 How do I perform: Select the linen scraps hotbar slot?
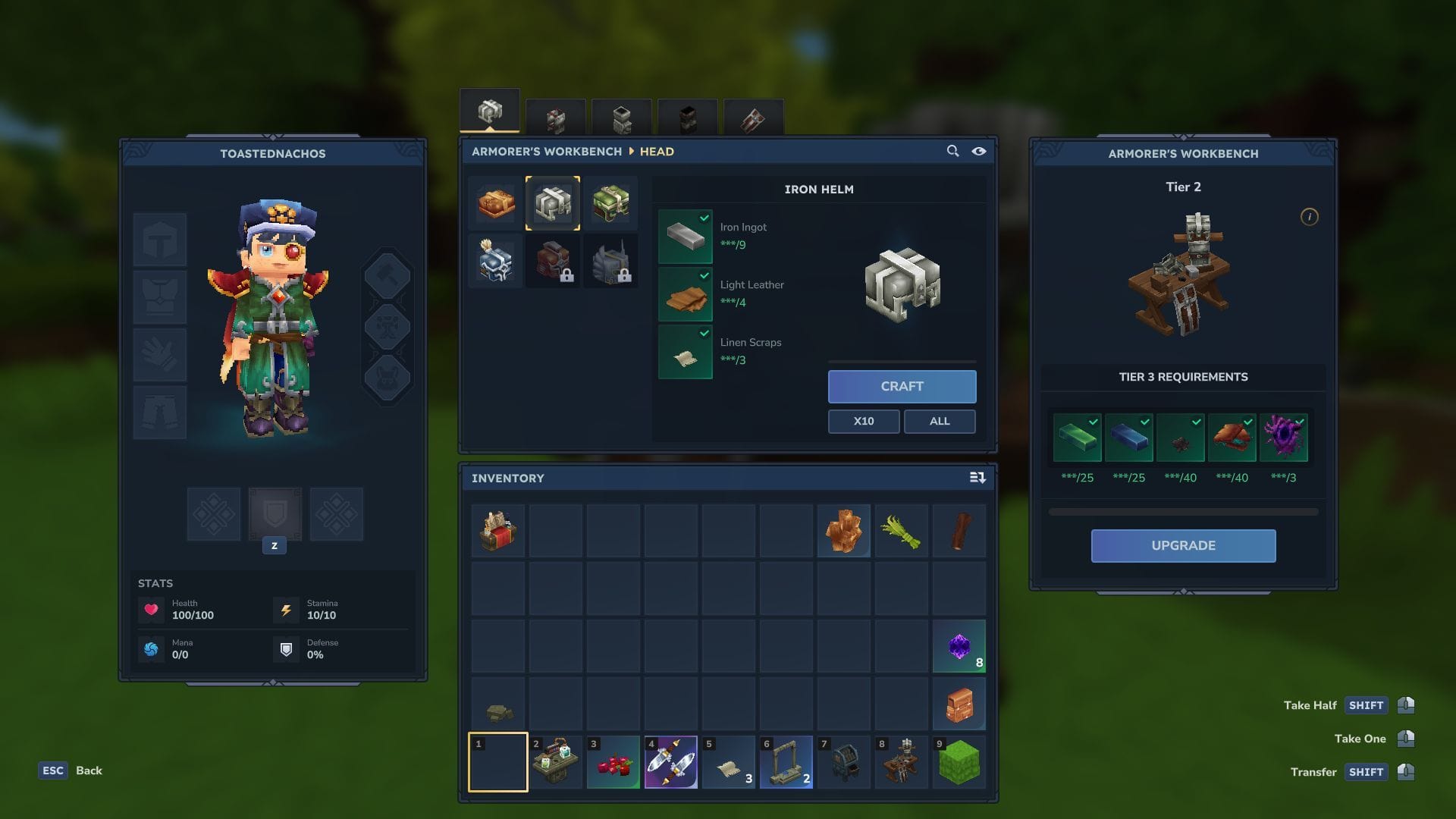[729, 762]
